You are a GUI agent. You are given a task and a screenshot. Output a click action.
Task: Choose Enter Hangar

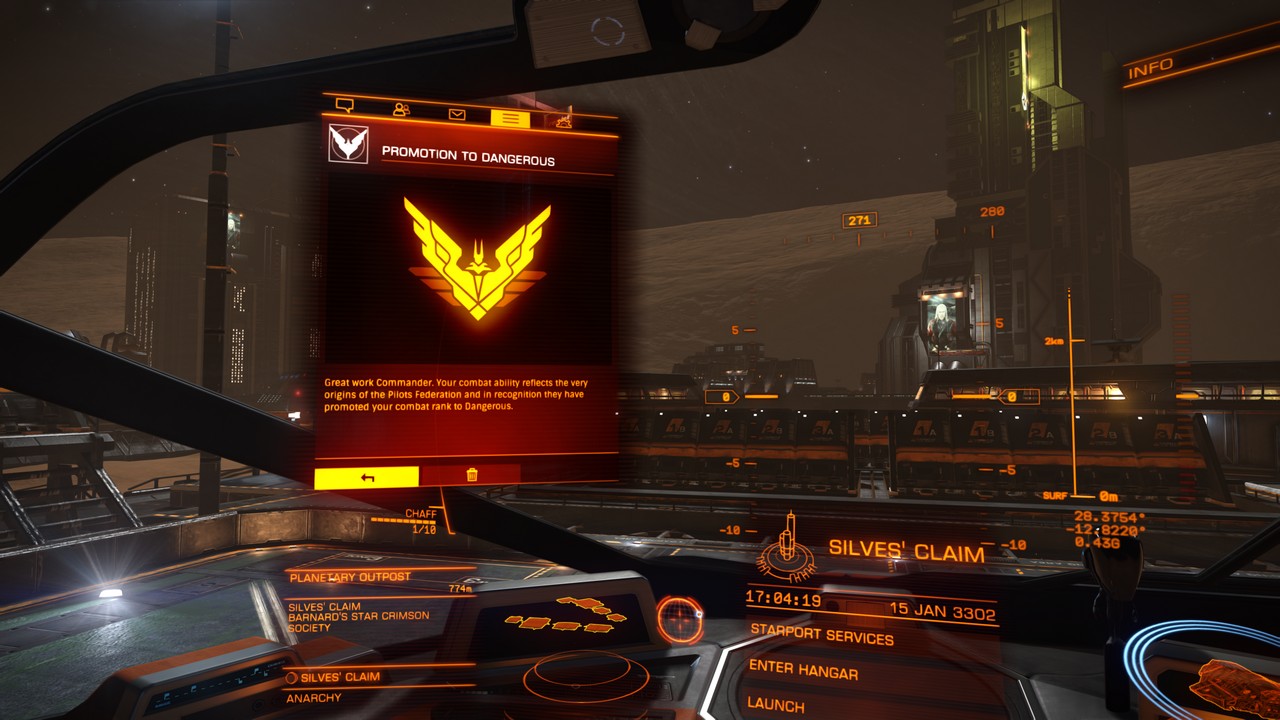click(803, 671)
